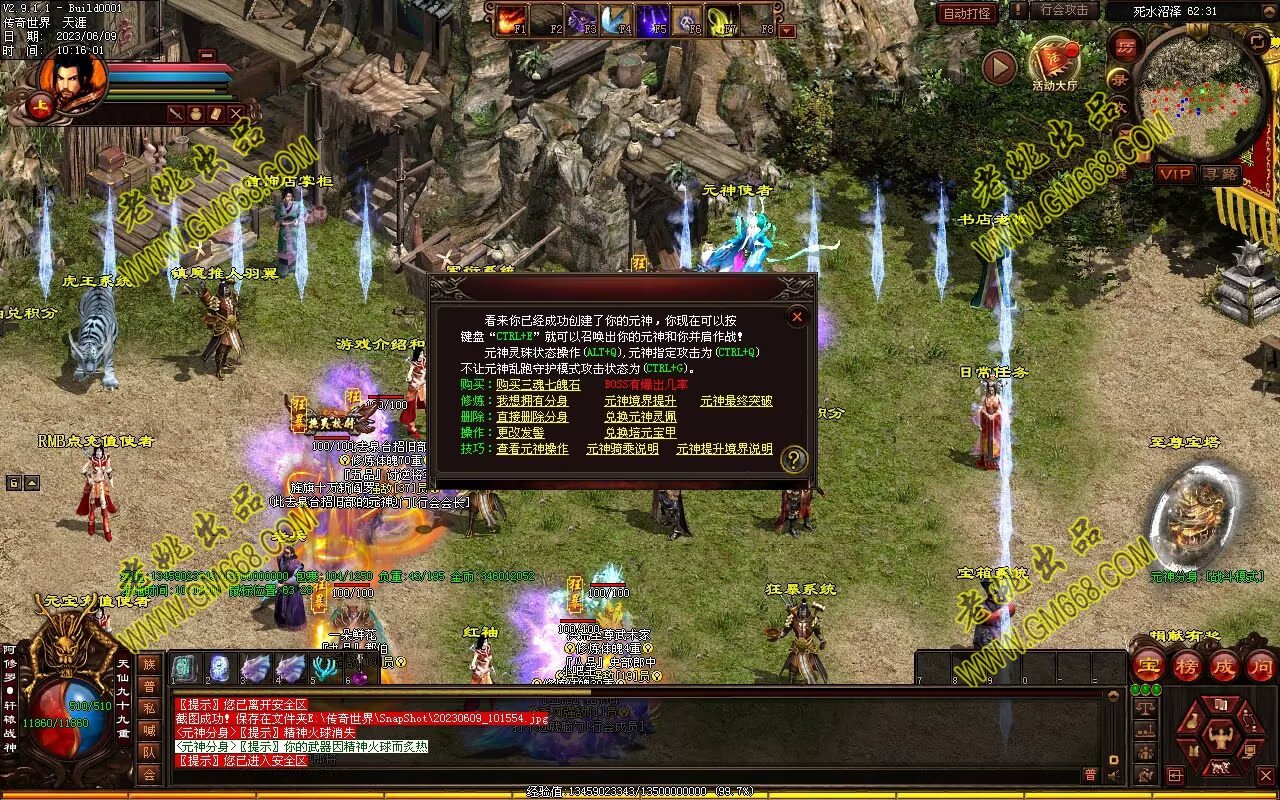Image resolution: width=1280 pixels, height=800 pixels.
Task: Click the question mark help button
Action: point(794,459)
